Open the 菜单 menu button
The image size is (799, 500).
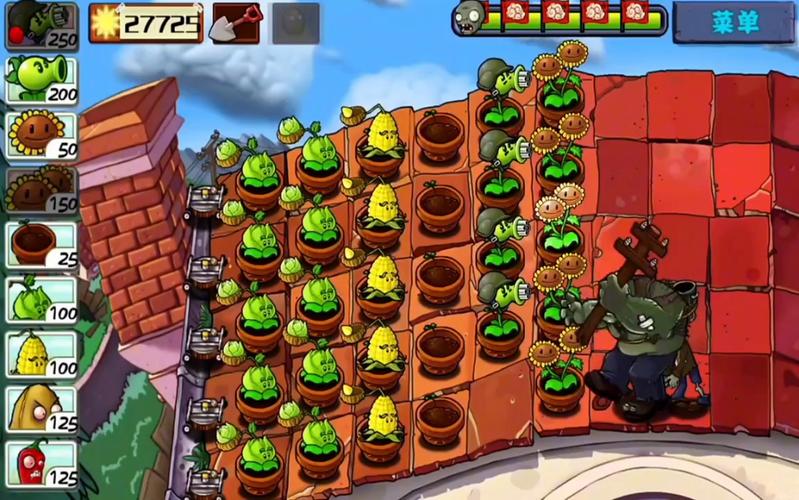(735, 22)
